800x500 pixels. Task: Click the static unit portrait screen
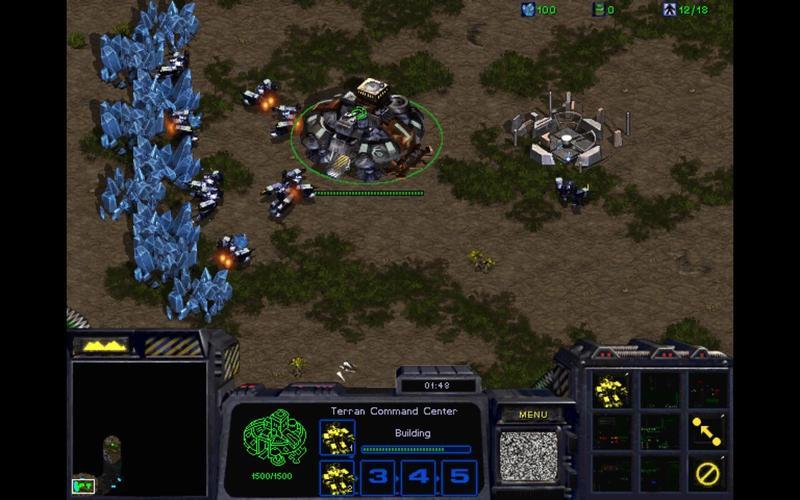coord(527,456)
